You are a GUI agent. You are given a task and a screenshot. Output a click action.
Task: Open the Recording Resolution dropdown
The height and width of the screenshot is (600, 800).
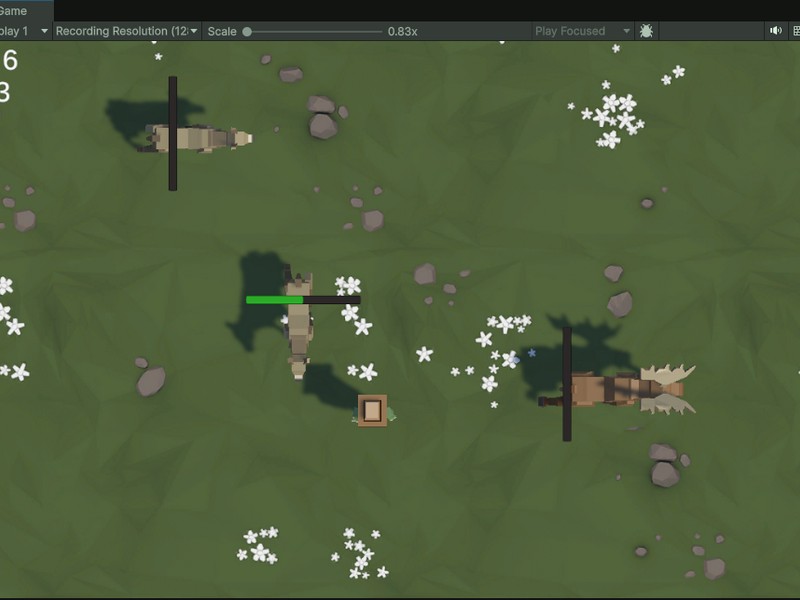(127, 31)
